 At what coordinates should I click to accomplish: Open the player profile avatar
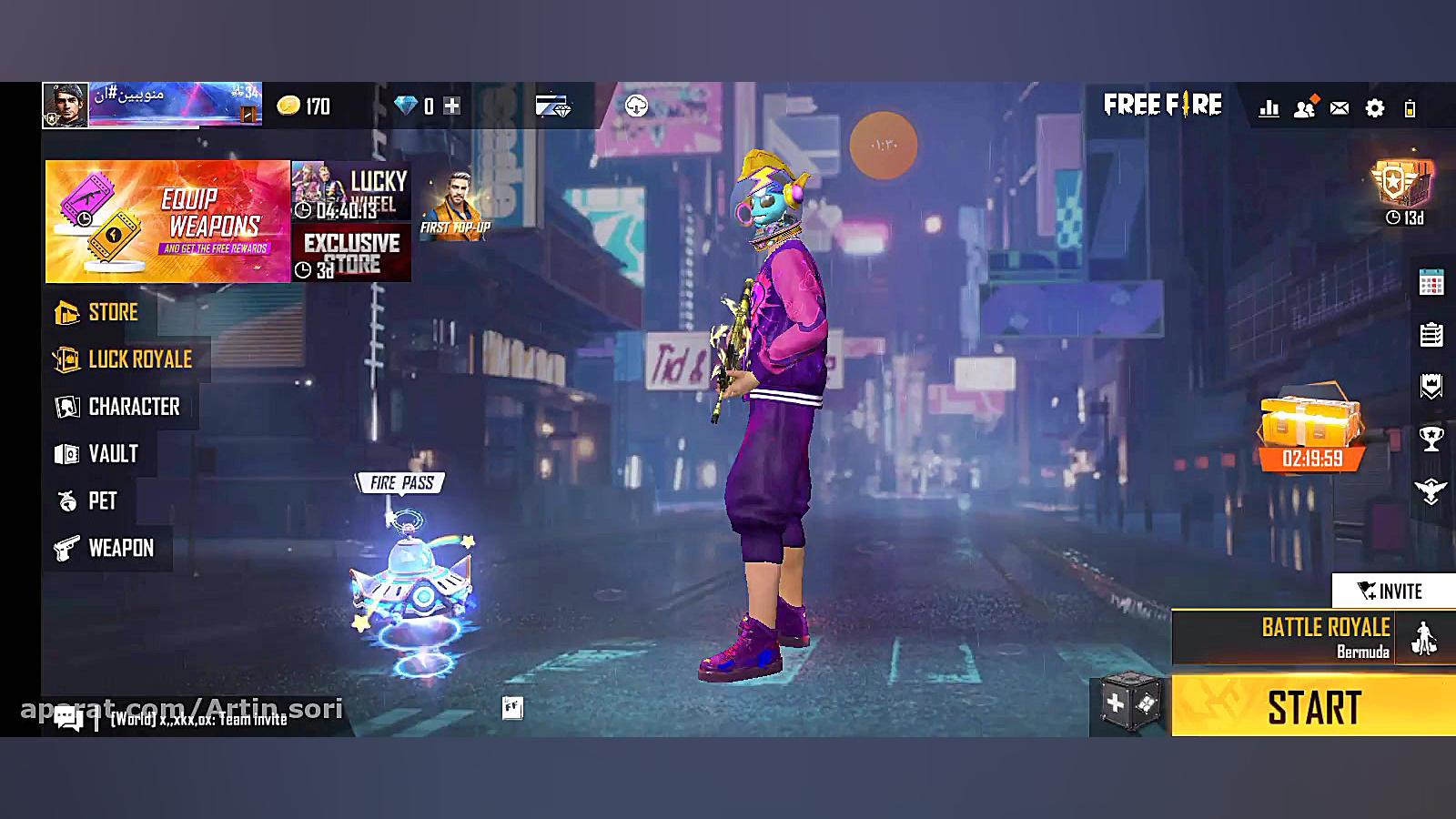pyautogui.click(x=65, y=105)
